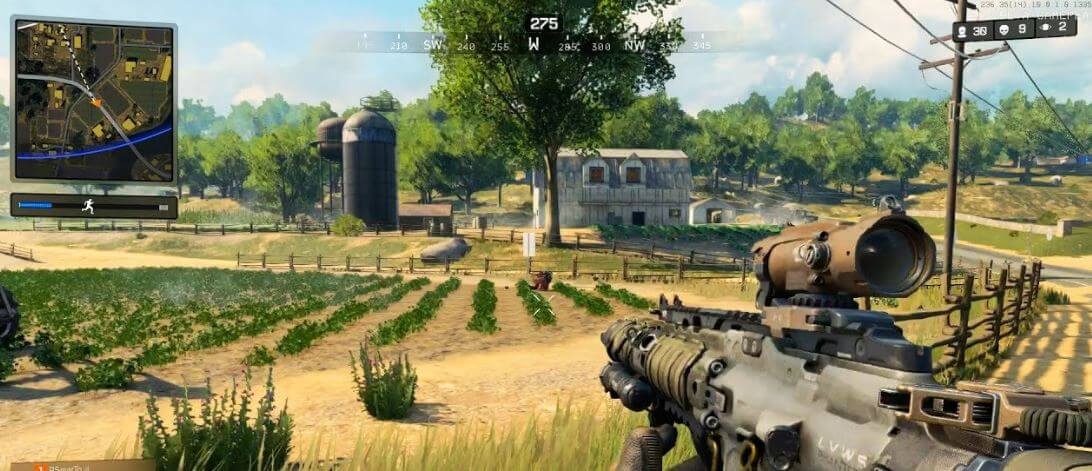Click the orange player arrow on the minimap
The image size is (1092, 471).
pos(96,101)
